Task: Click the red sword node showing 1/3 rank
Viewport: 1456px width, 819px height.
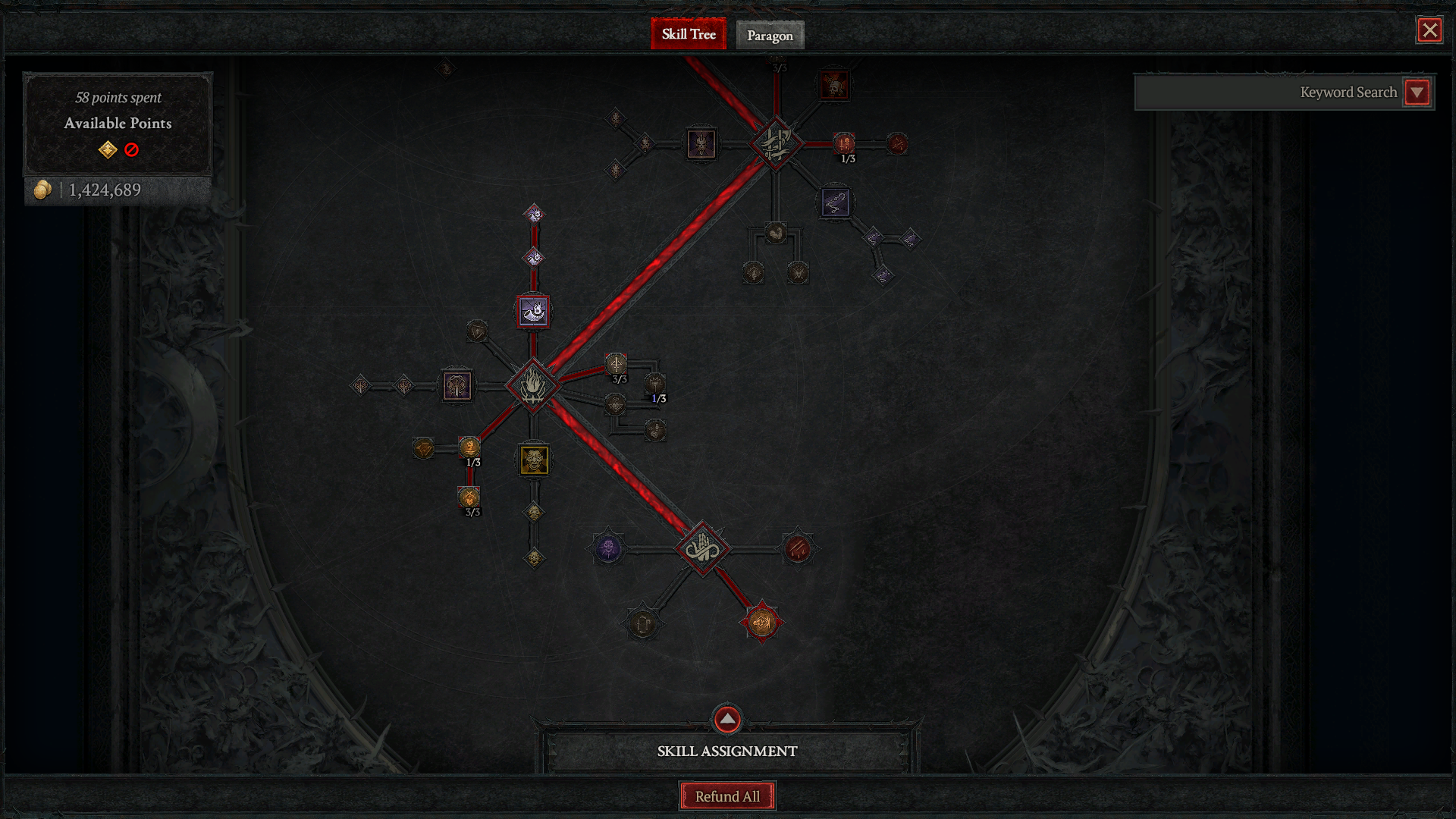Action: pyautogui.click(x=844, y=144)
